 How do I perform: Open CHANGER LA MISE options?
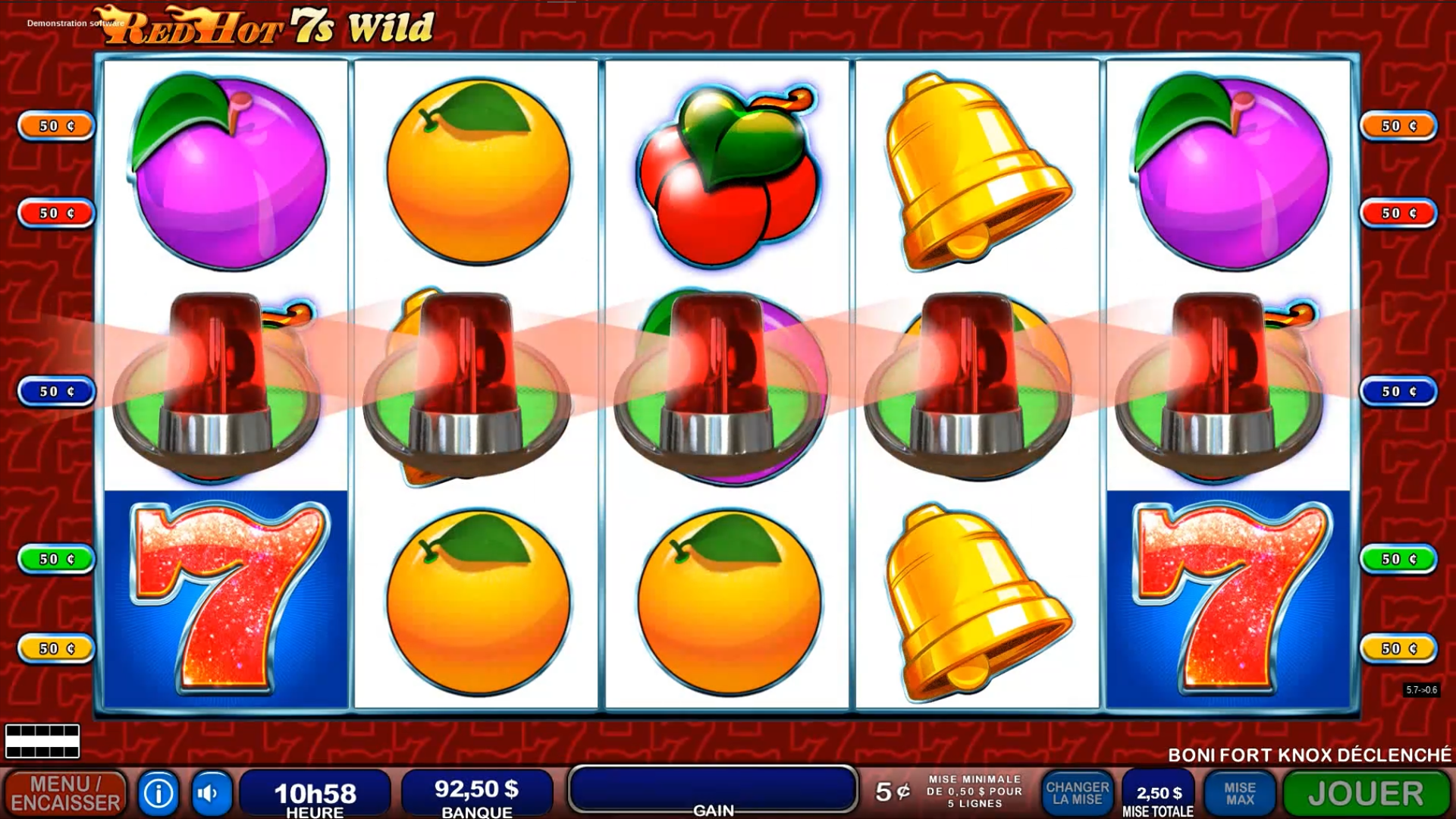pyautogui.click(x=1078, y=792)
